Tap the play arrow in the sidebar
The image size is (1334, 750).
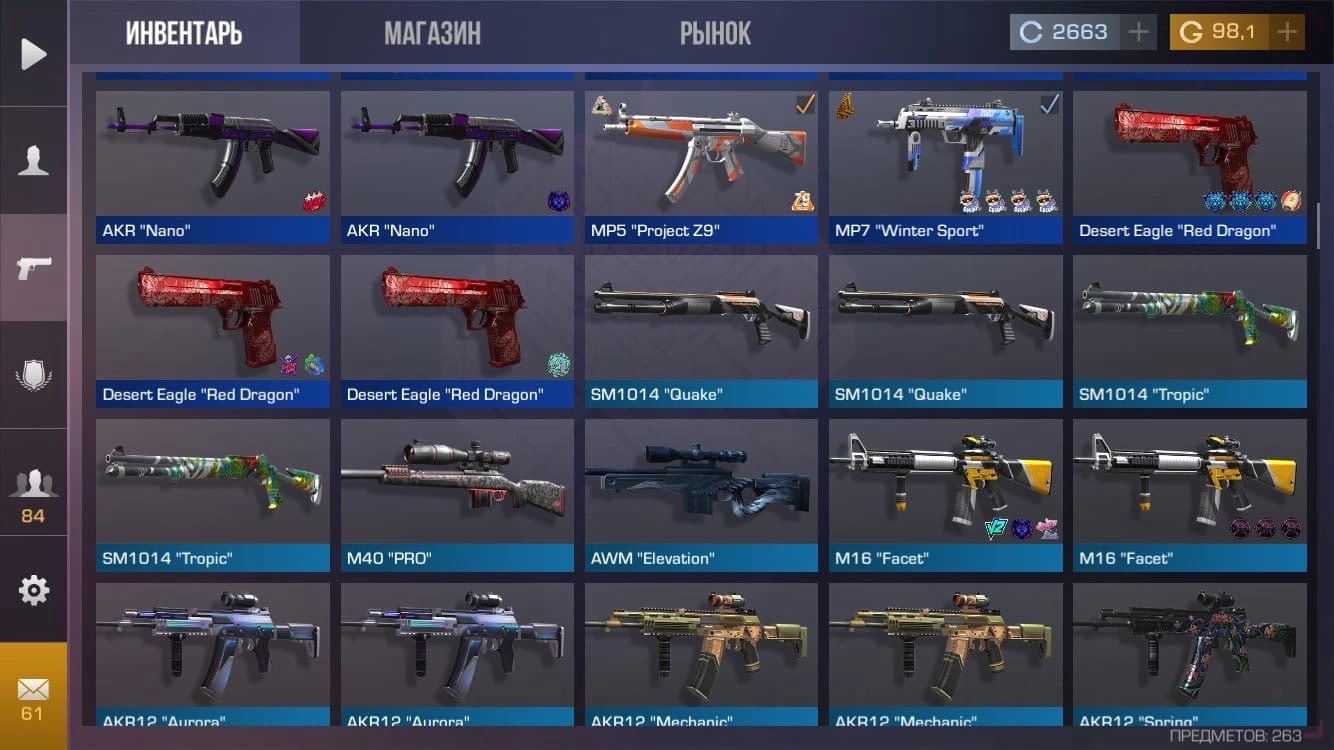tap(34, 53)
